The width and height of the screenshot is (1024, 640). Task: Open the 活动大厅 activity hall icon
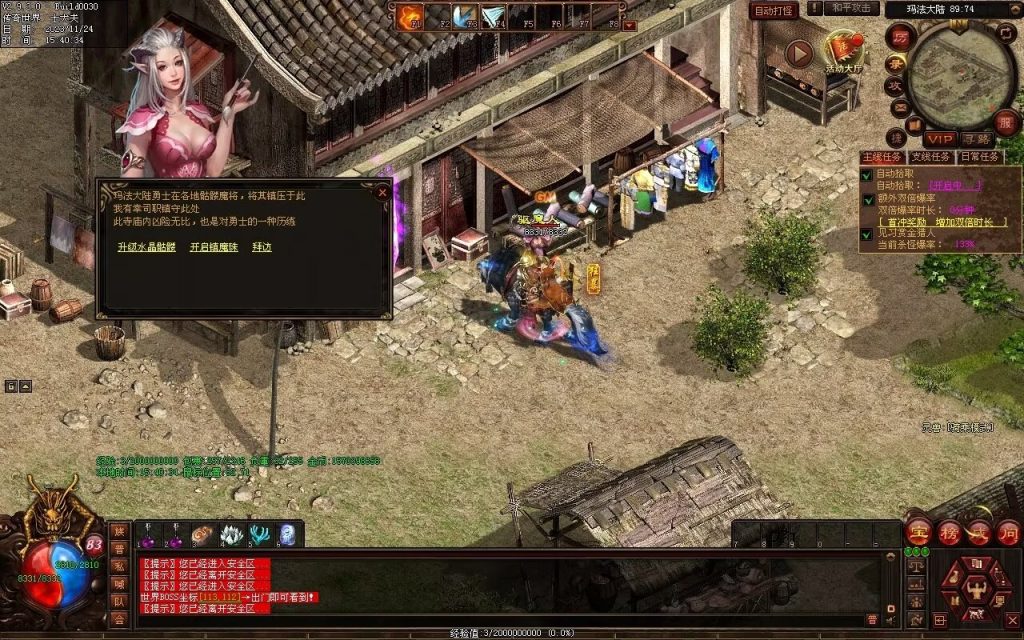pyautogui.click(x=843, y=50)
